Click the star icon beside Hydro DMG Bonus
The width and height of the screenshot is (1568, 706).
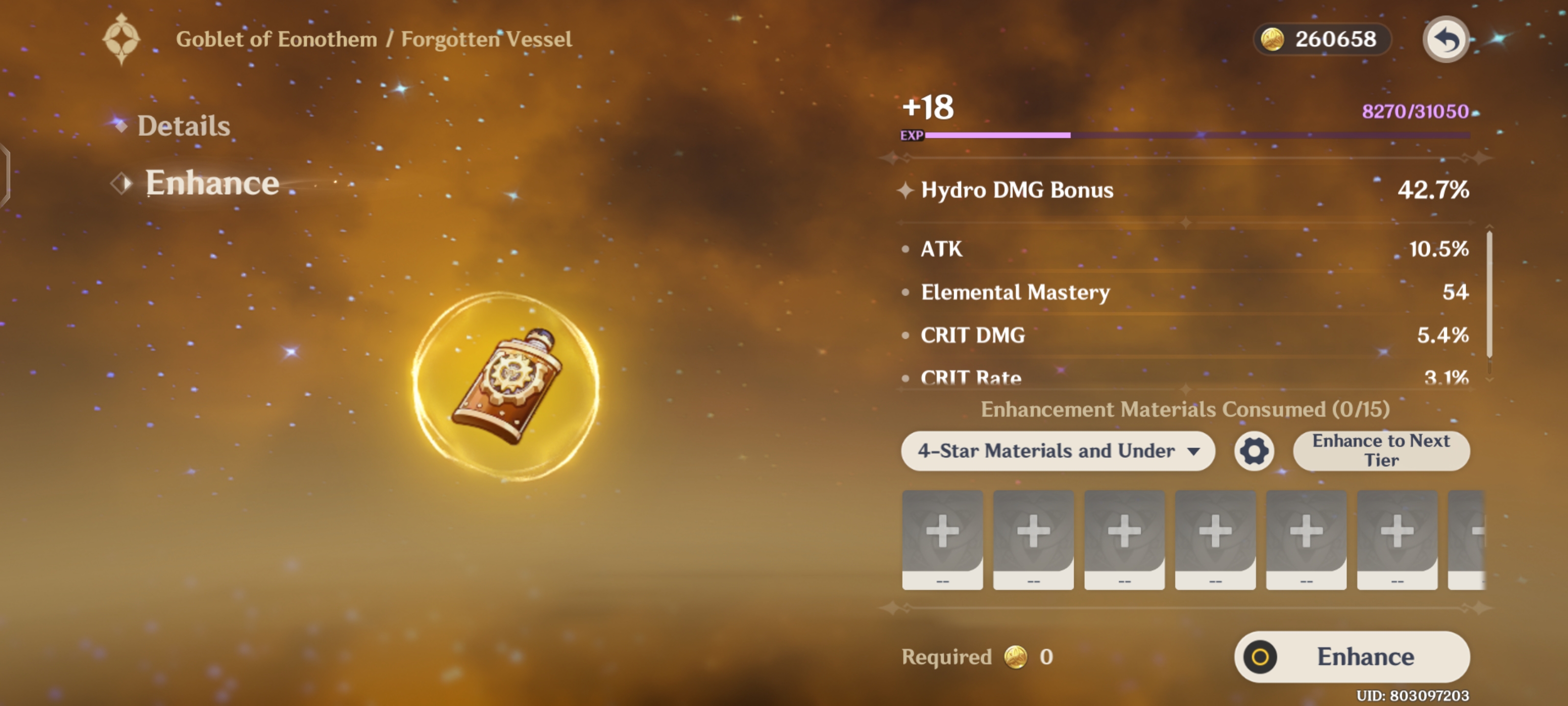pyautogui.click(x=907, y=190)
